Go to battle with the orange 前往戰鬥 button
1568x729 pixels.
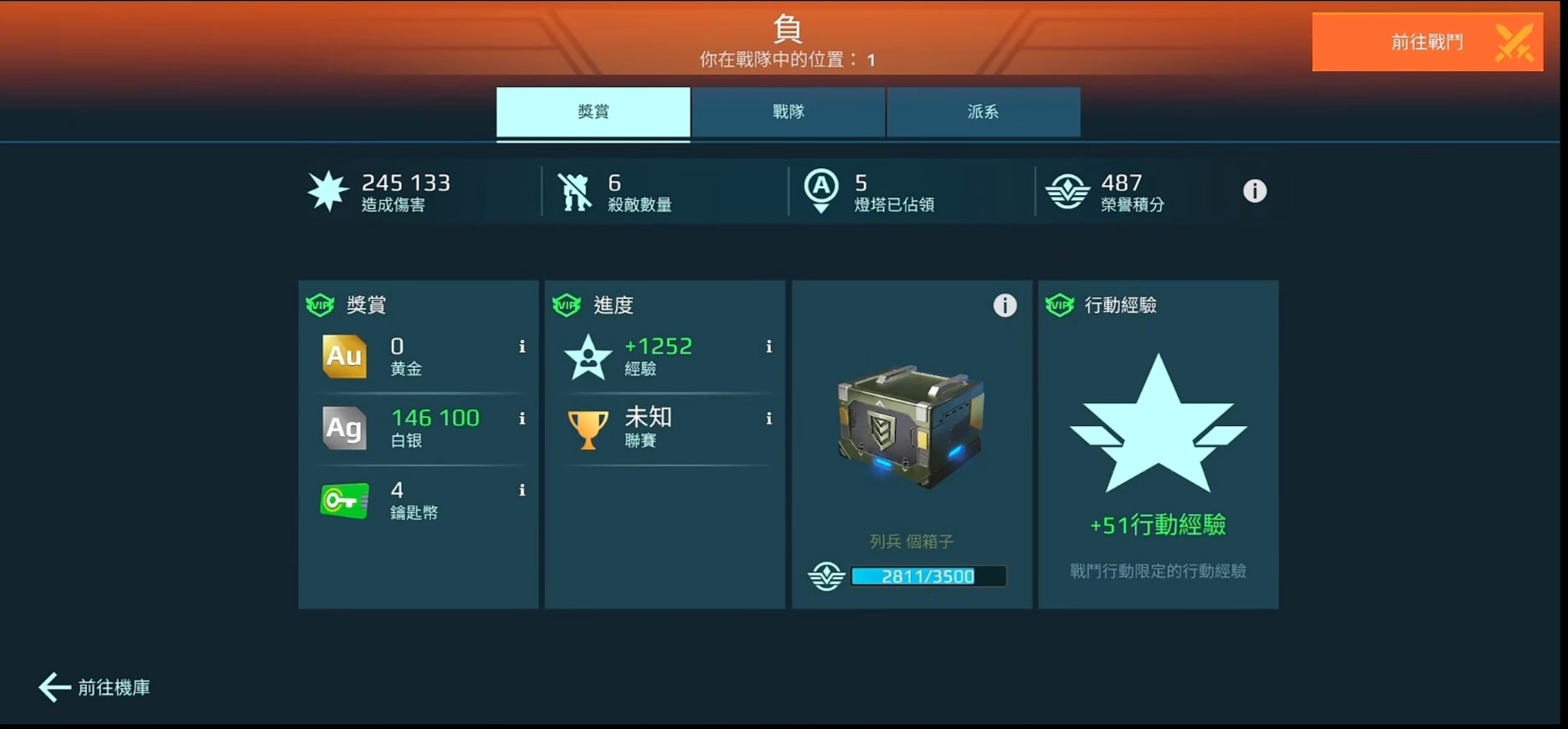[1427, 43]
